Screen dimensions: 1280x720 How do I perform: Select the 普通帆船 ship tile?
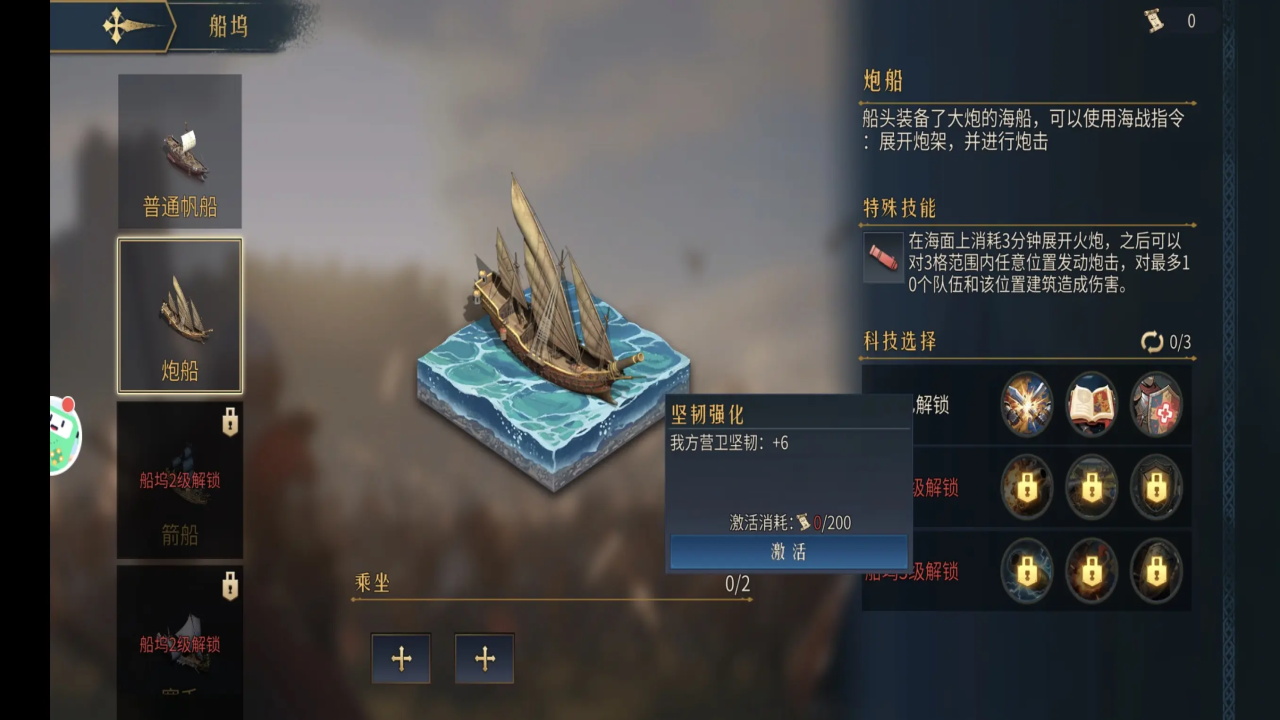(180, 151)
